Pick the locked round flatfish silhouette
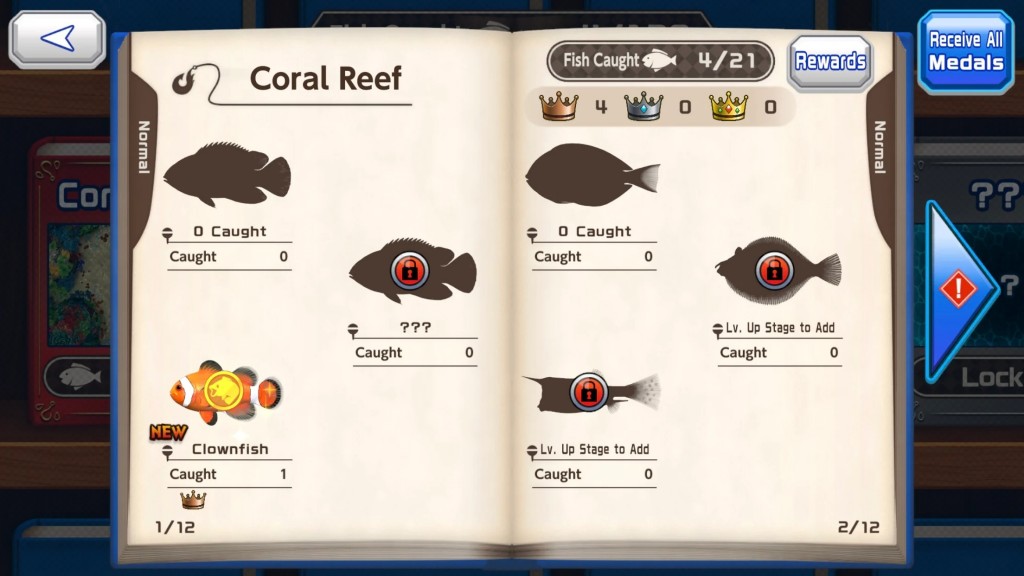The image size is (1024, 576). tap(777, 270)
